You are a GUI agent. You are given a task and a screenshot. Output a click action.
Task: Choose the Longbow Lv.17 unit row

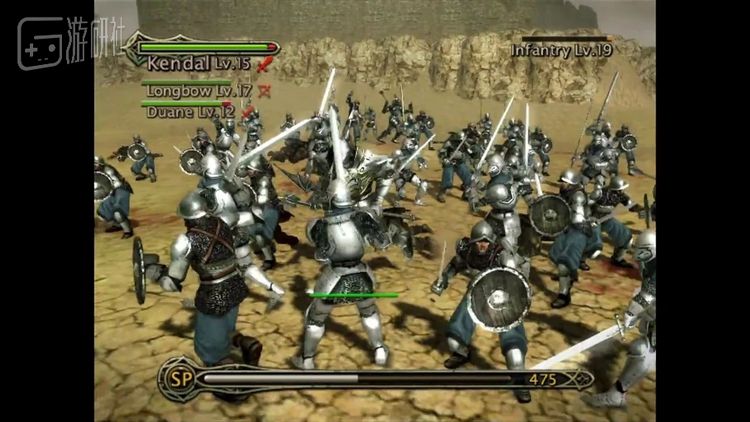click(197, 90)
